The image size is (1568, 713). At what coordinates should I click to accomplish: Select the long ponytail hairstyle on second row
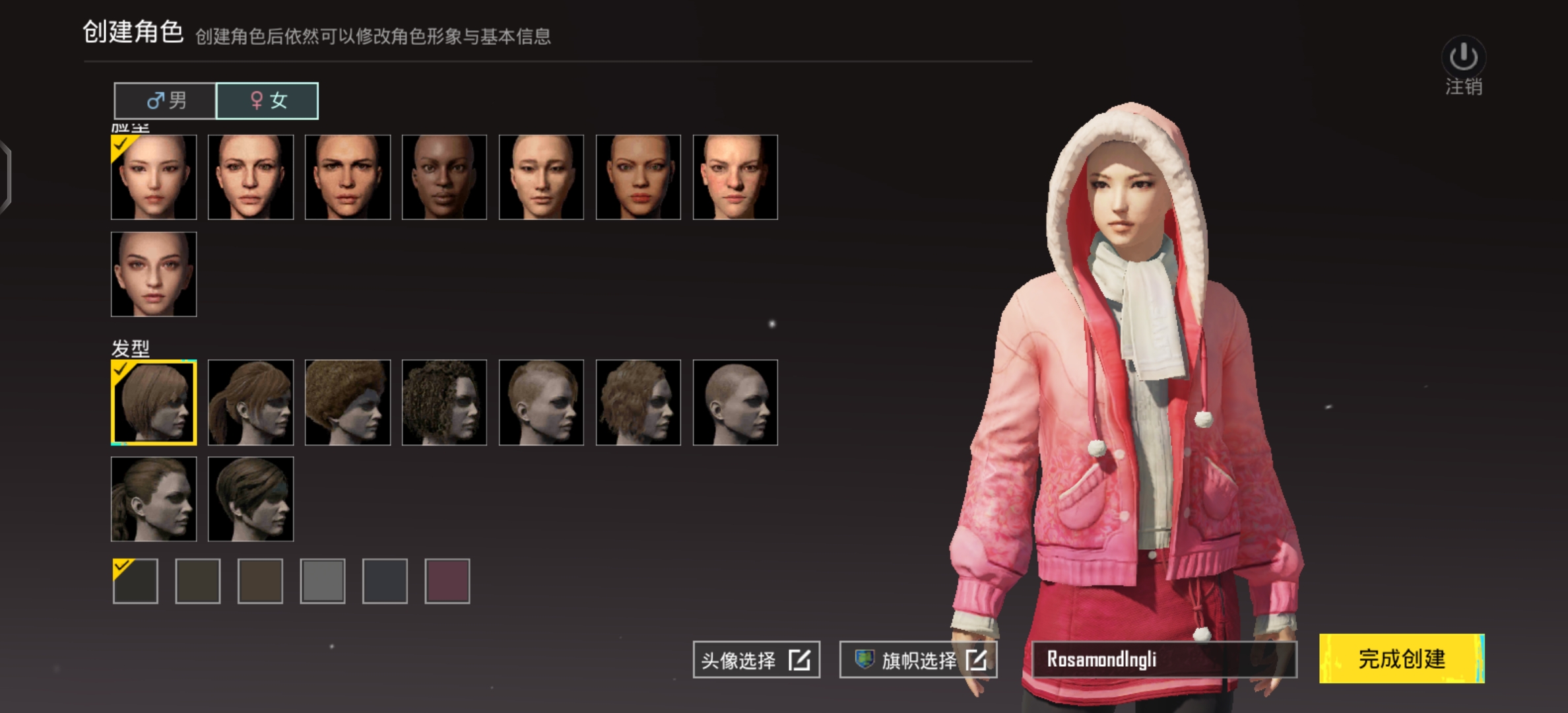pyautogui.click(x=154, y=498)
